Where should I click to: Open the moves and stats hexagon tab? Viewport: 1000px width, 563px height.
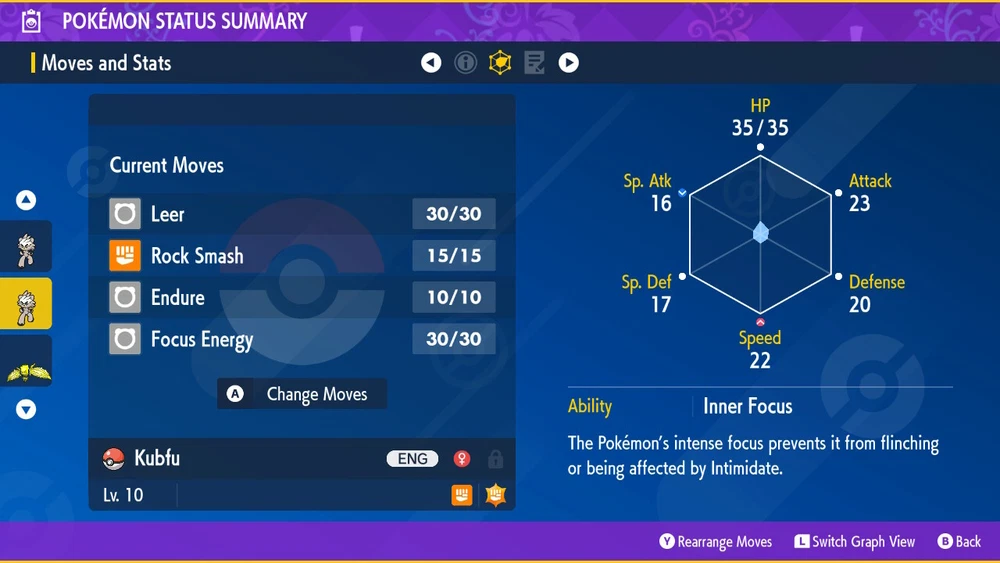[x=499, y=63]
